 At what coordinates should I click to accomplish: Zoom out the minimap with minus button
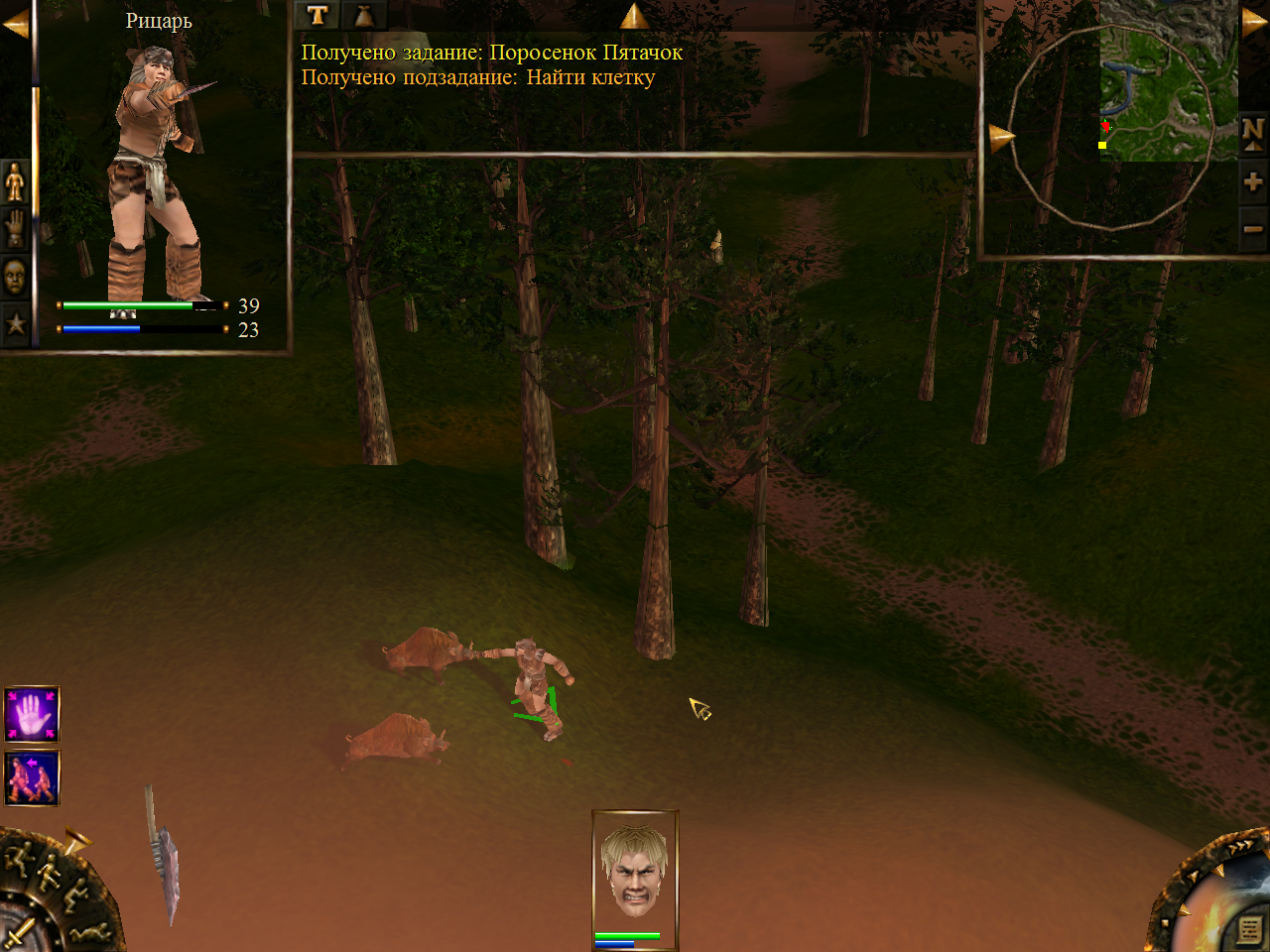(x=1252, y=229)
